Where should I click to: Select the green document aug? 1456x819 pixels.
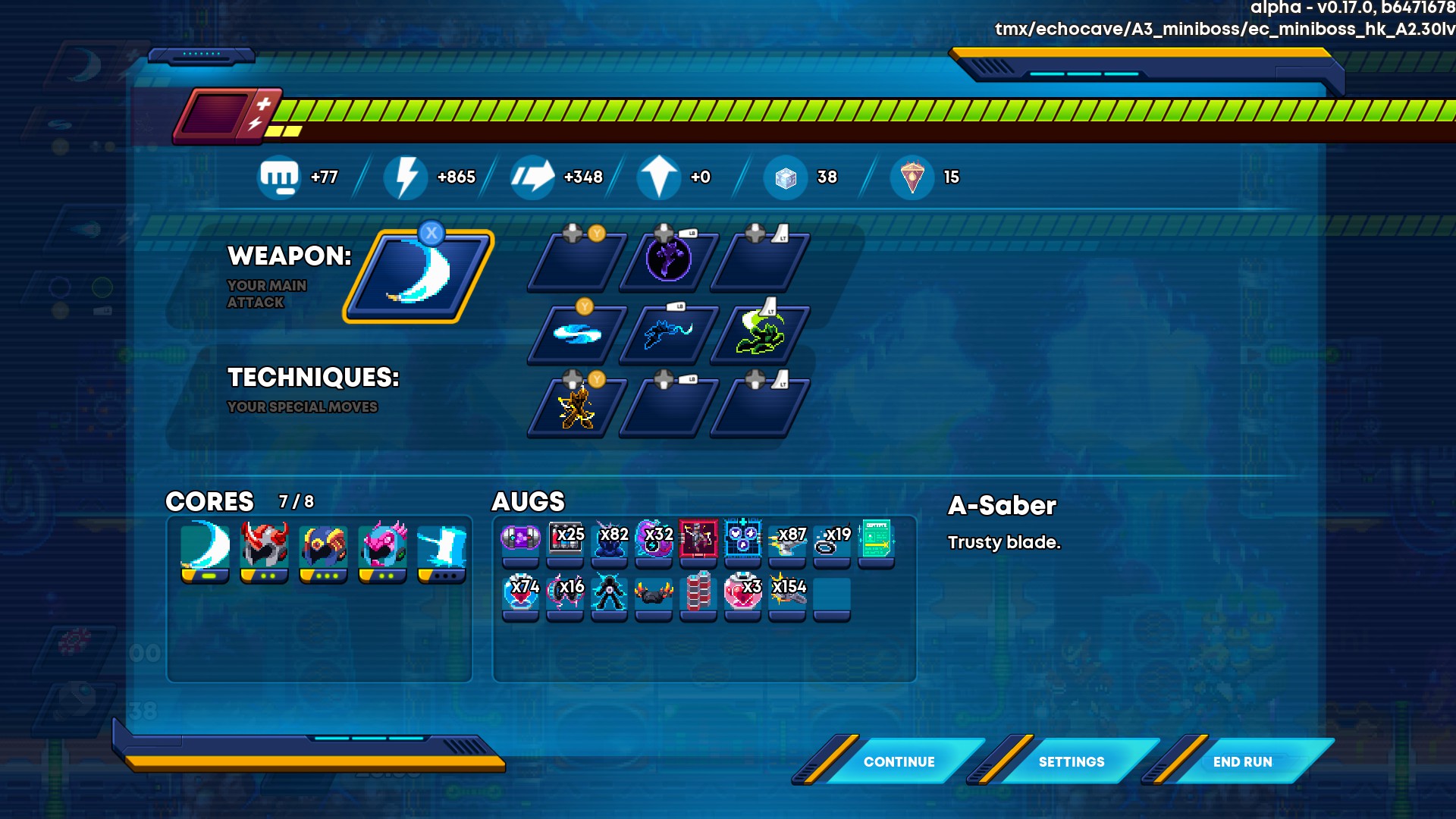876,540
